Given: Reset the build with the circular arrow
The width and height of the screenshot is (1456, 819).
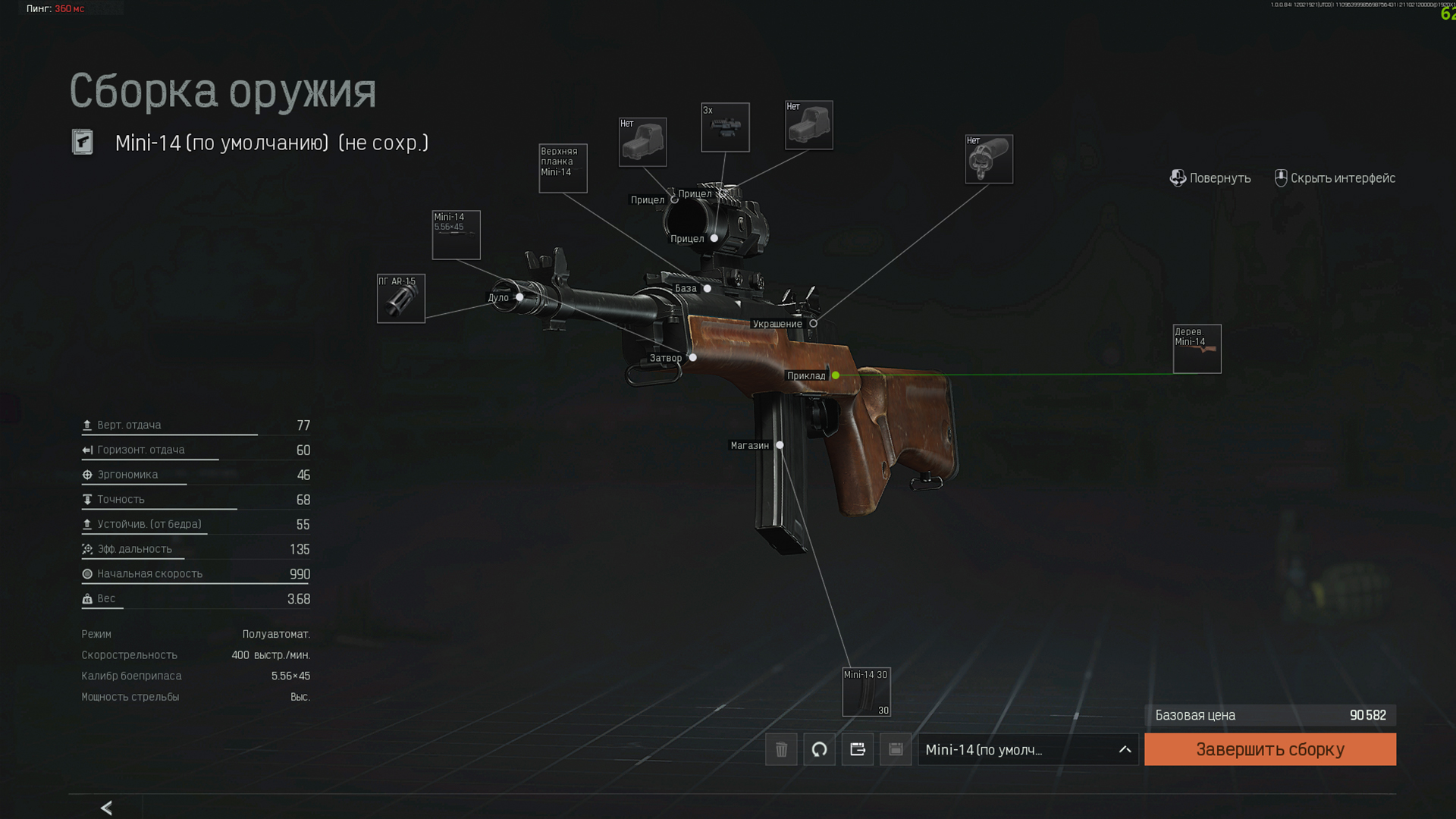Looking at the screenshot, I should click(x=819, y=749).
